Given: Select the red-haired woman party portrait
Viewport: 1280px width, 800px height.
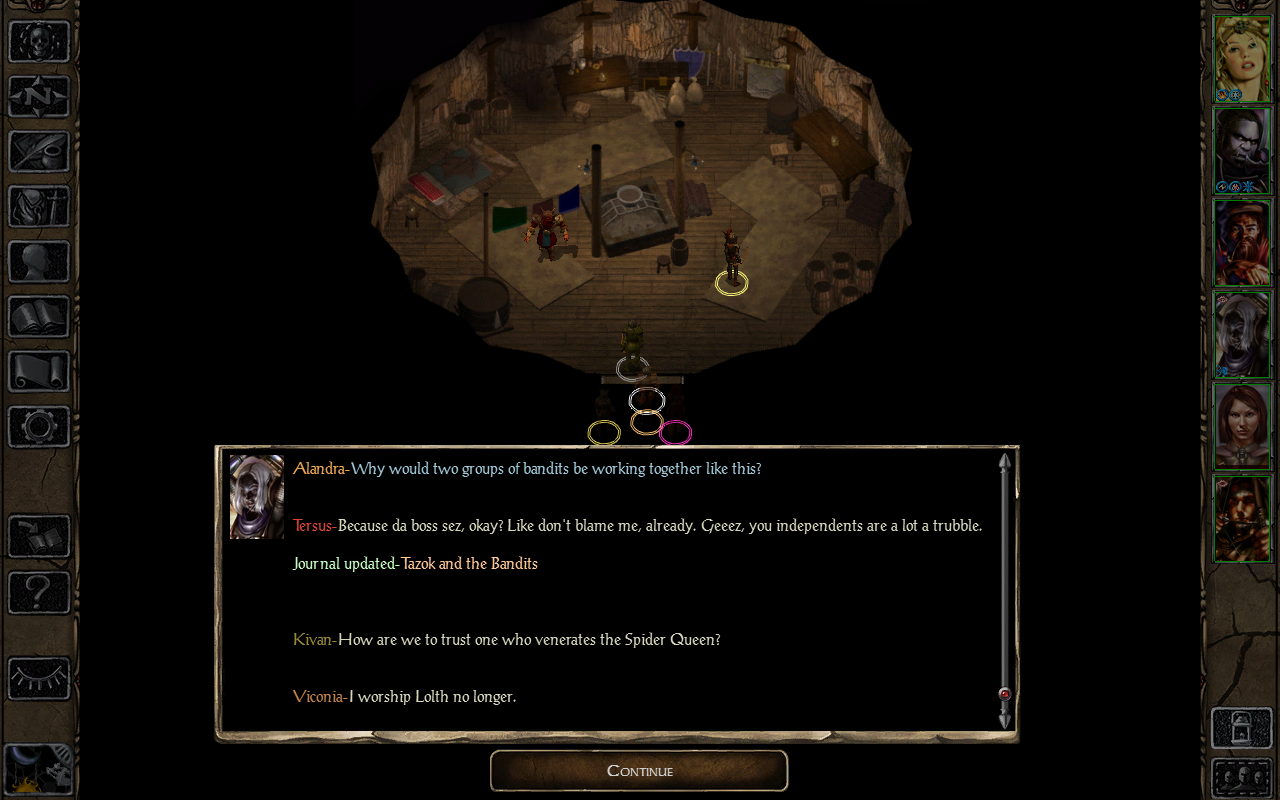Looking at the screenshot, I should [1241, 426].
